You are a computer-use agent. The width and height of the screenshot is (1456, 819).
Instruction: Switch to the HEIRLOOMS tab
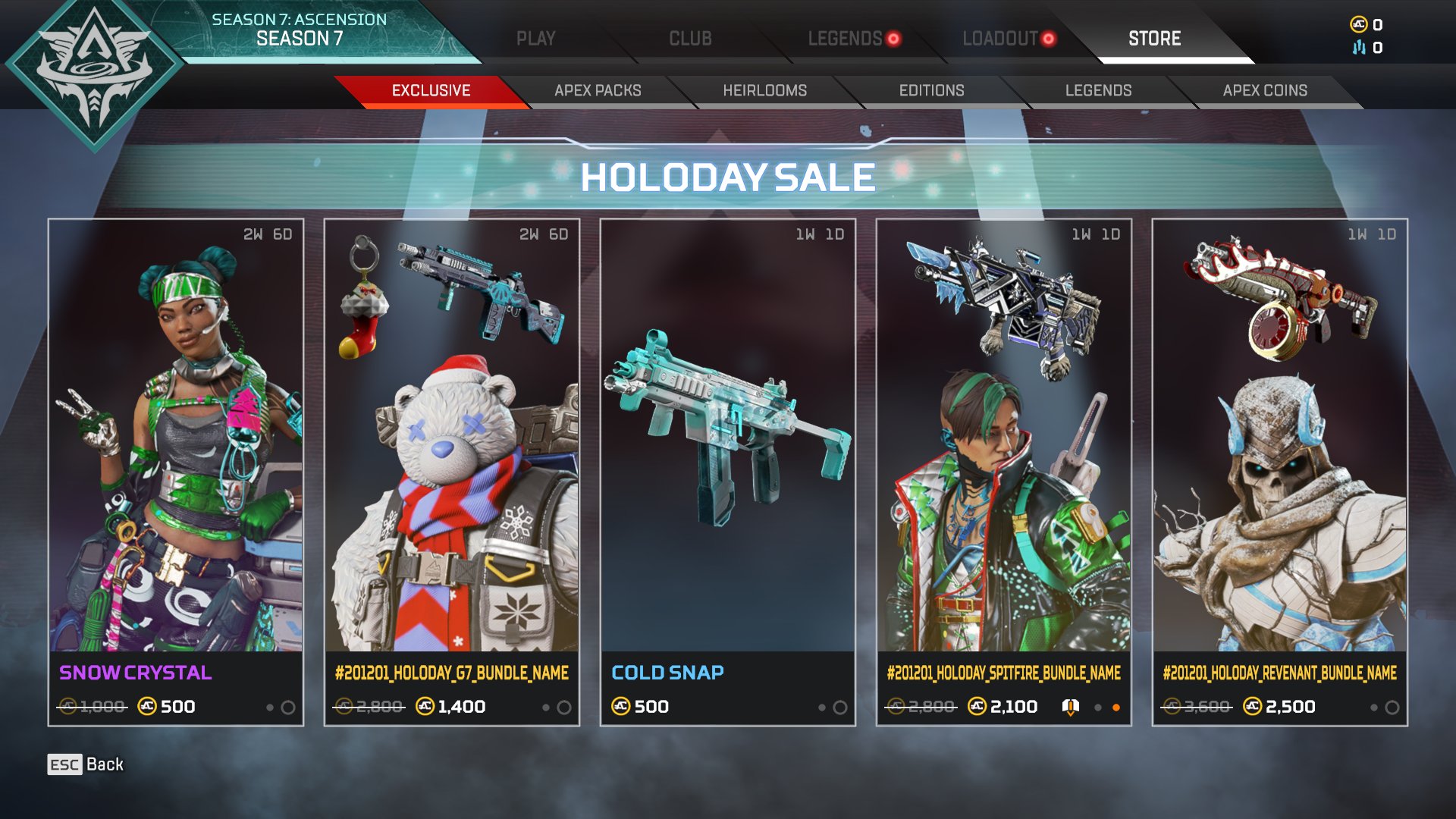[x=764, y=90]
